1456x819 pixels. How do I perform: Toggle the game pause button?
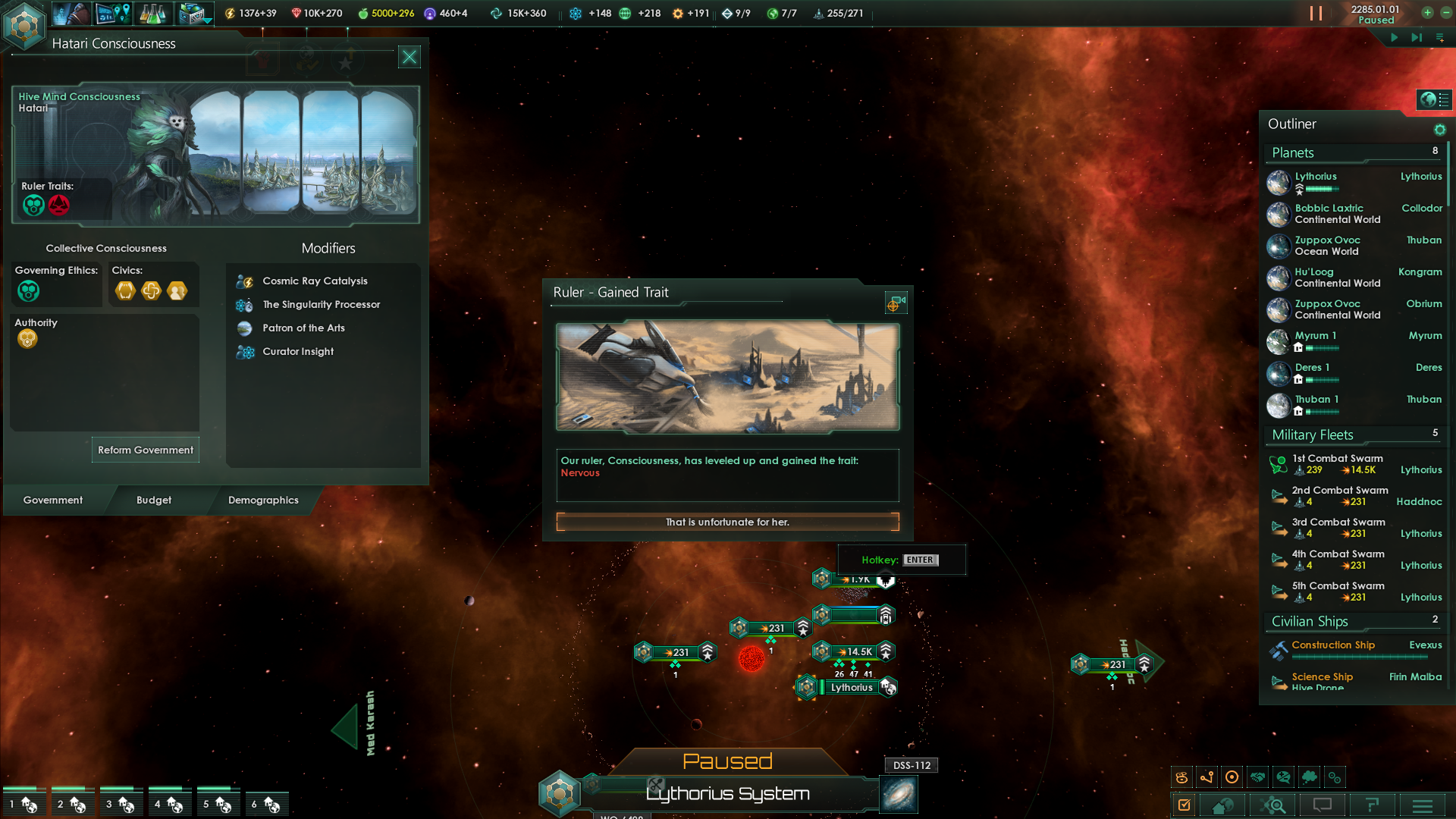click(1316, 14)
